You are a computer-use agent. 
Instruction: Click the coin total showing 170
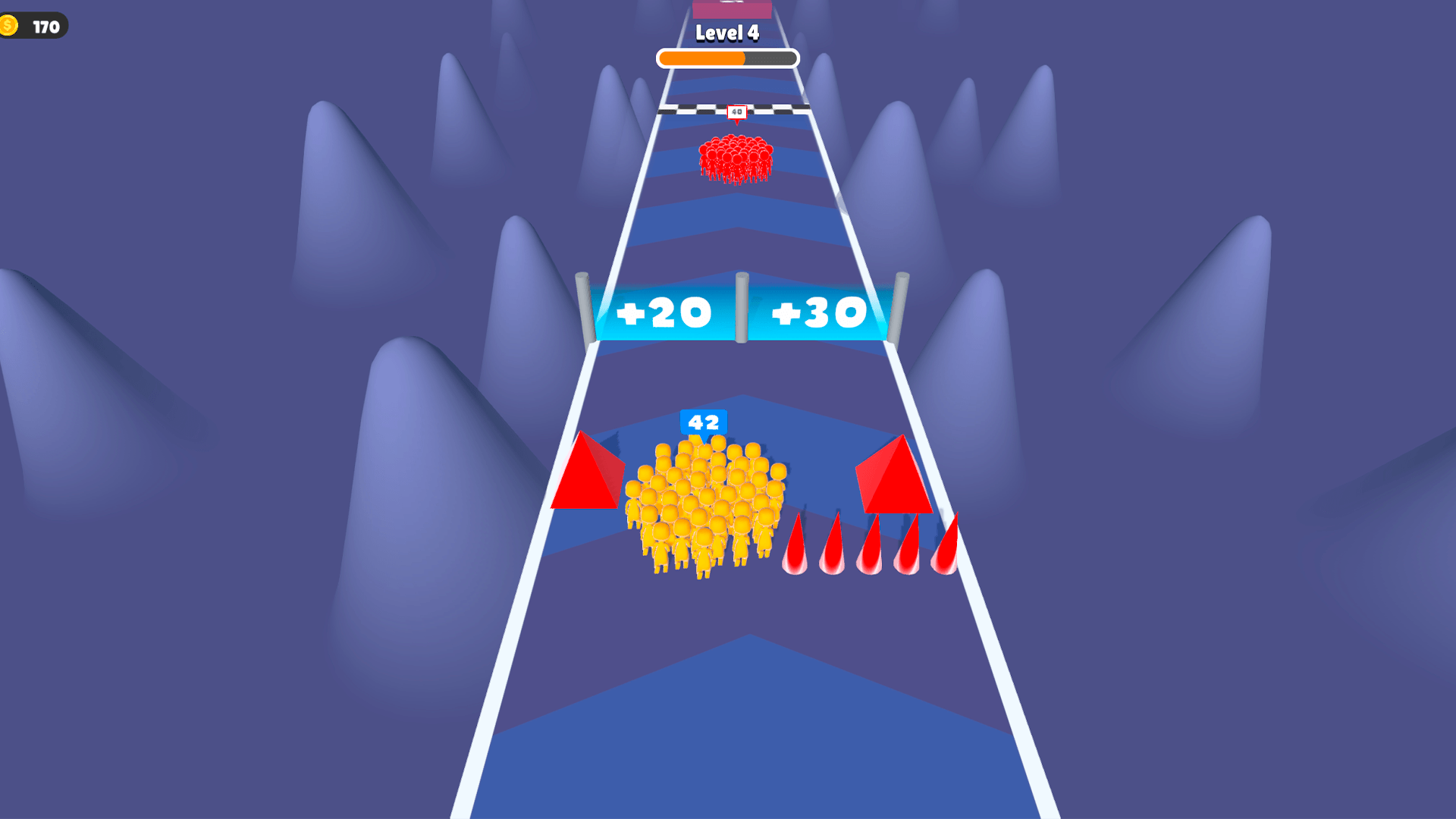pos(45,26)
